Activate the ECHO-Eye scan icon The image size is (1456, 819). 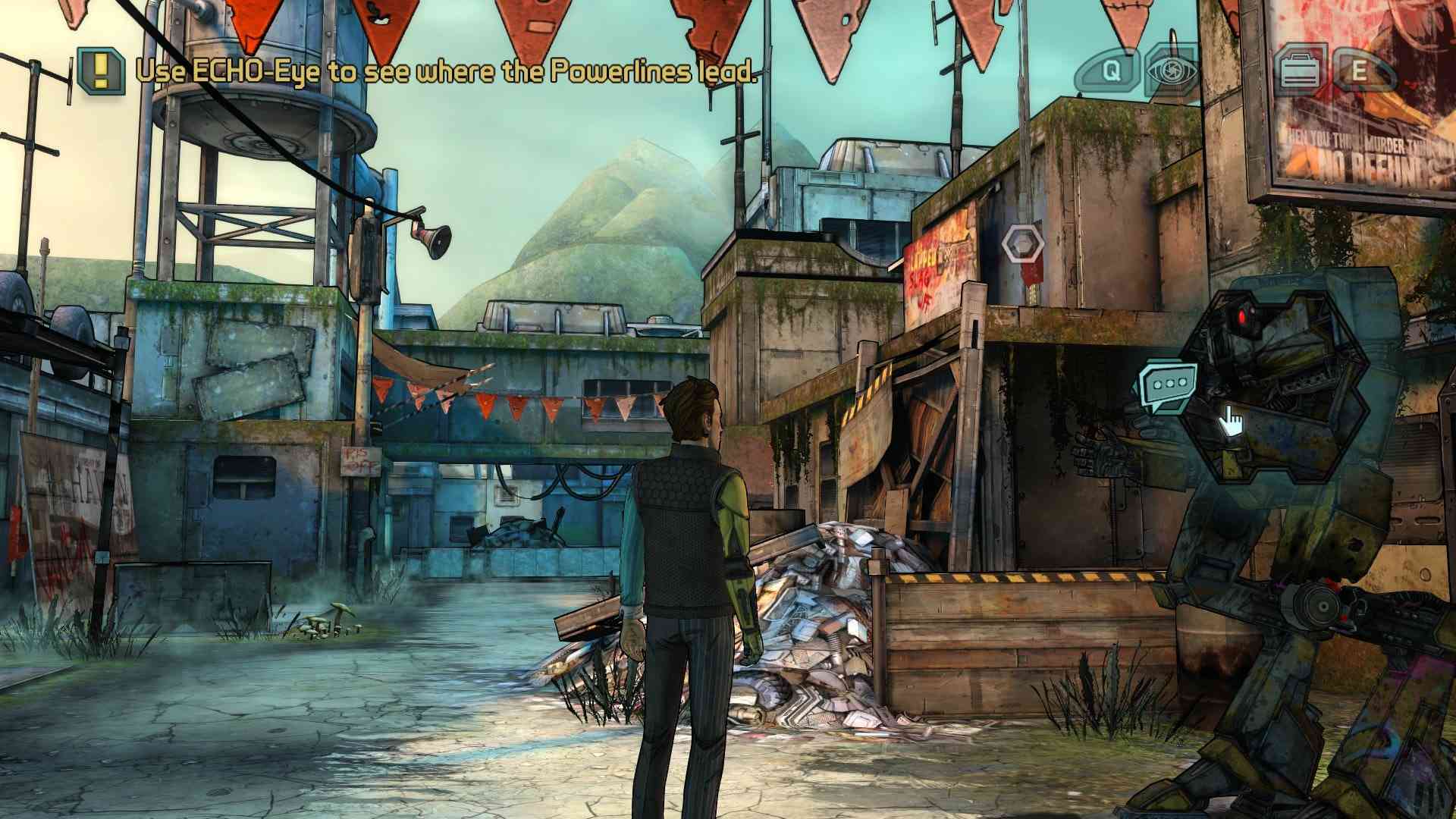click(1172, 71)
